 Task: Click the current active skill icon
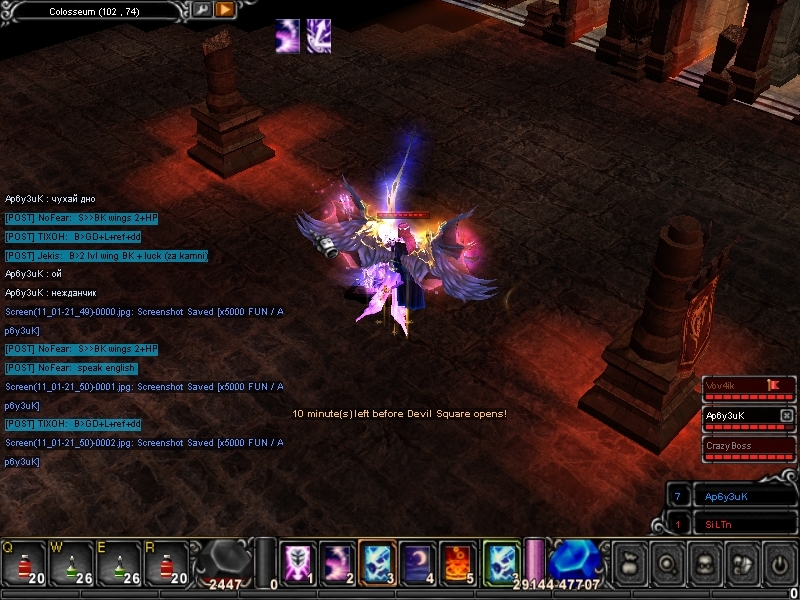point(501,563)
